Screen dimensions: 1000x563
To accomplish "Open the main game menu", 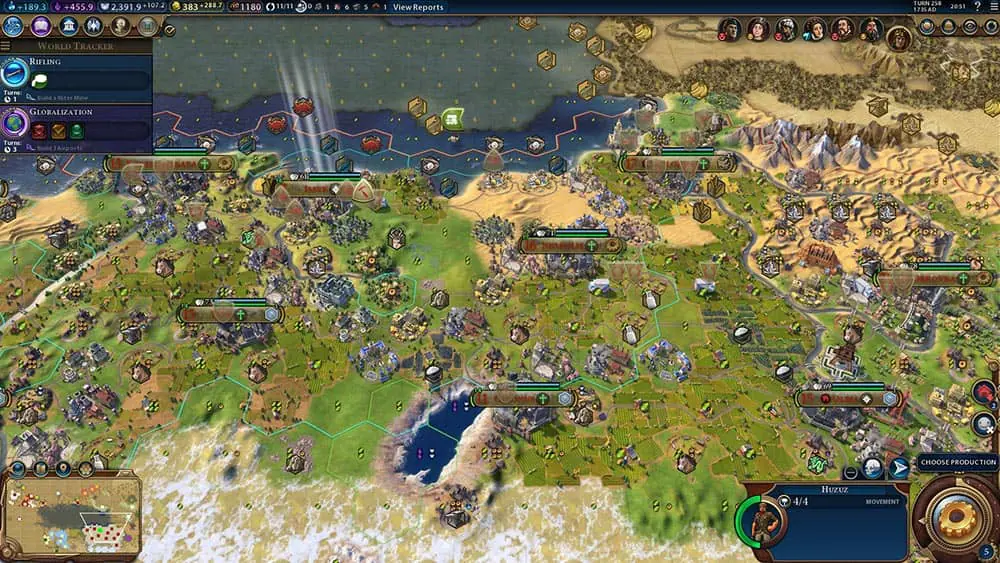I will pyautogui.click(x=992, y=7).
